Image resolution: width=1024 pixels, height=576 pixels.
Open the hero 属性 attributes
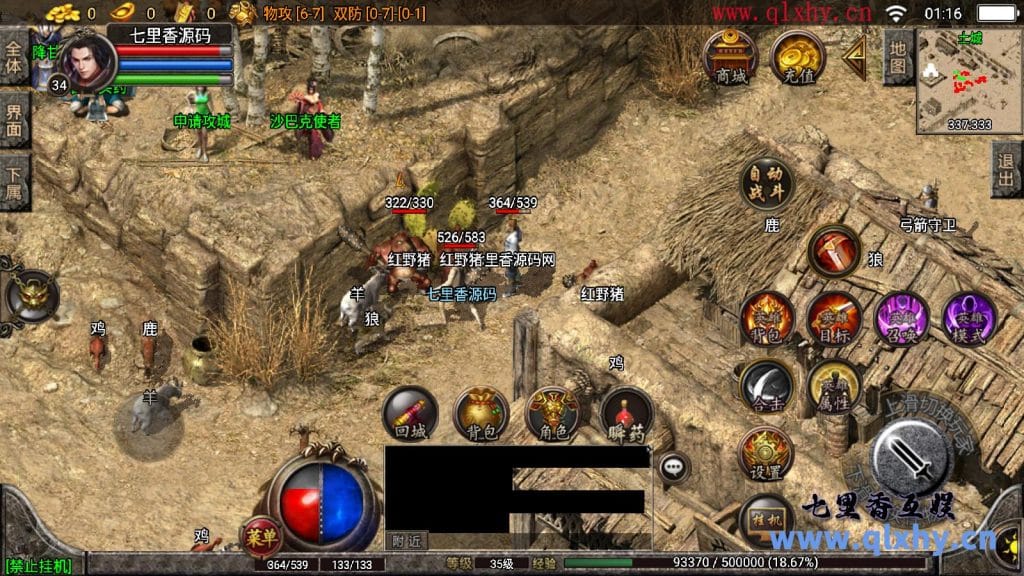833,386
